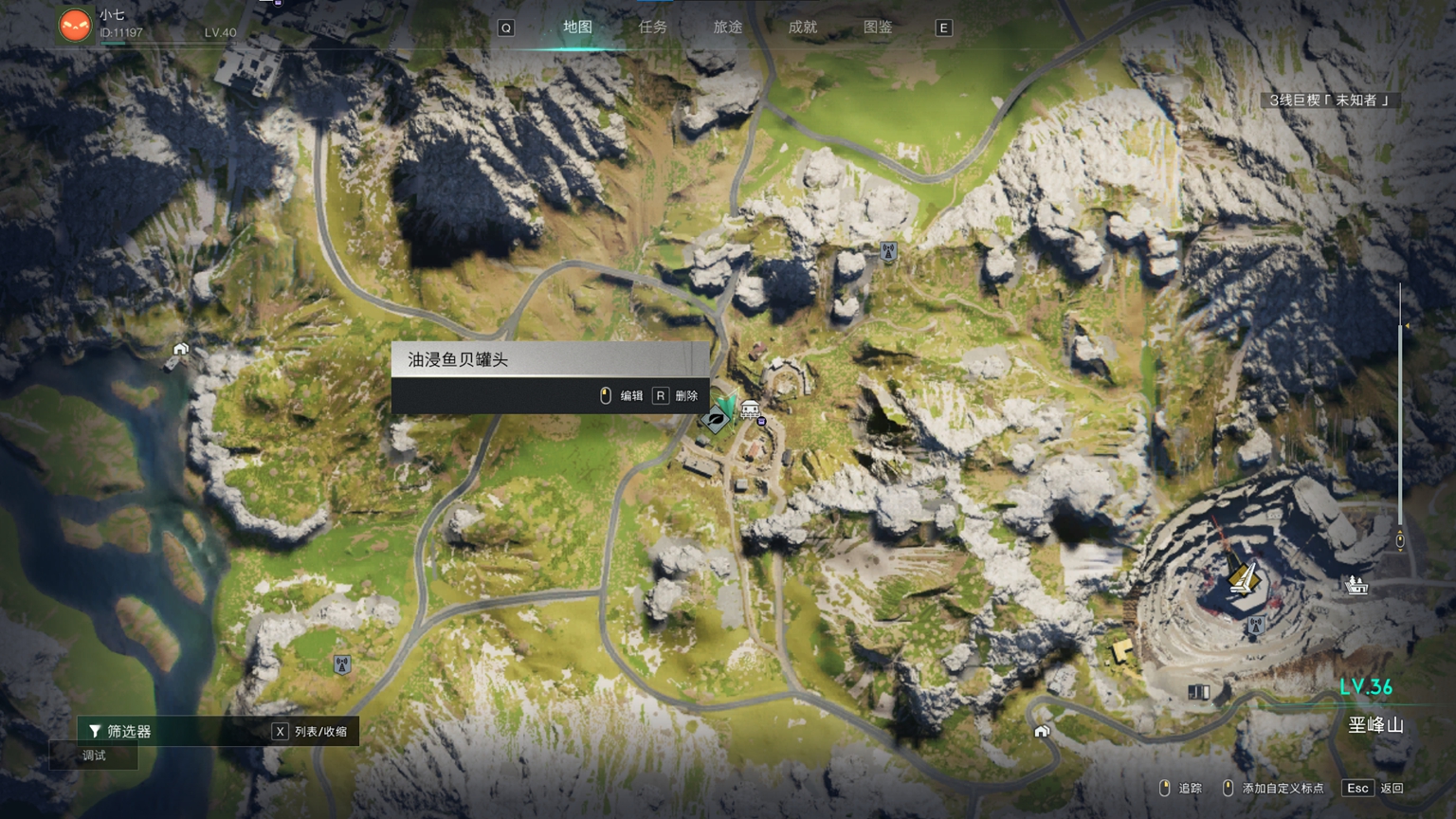Click the ship marker beside the quarry
Screen dimensions: 1456x819
point(1356,585)
